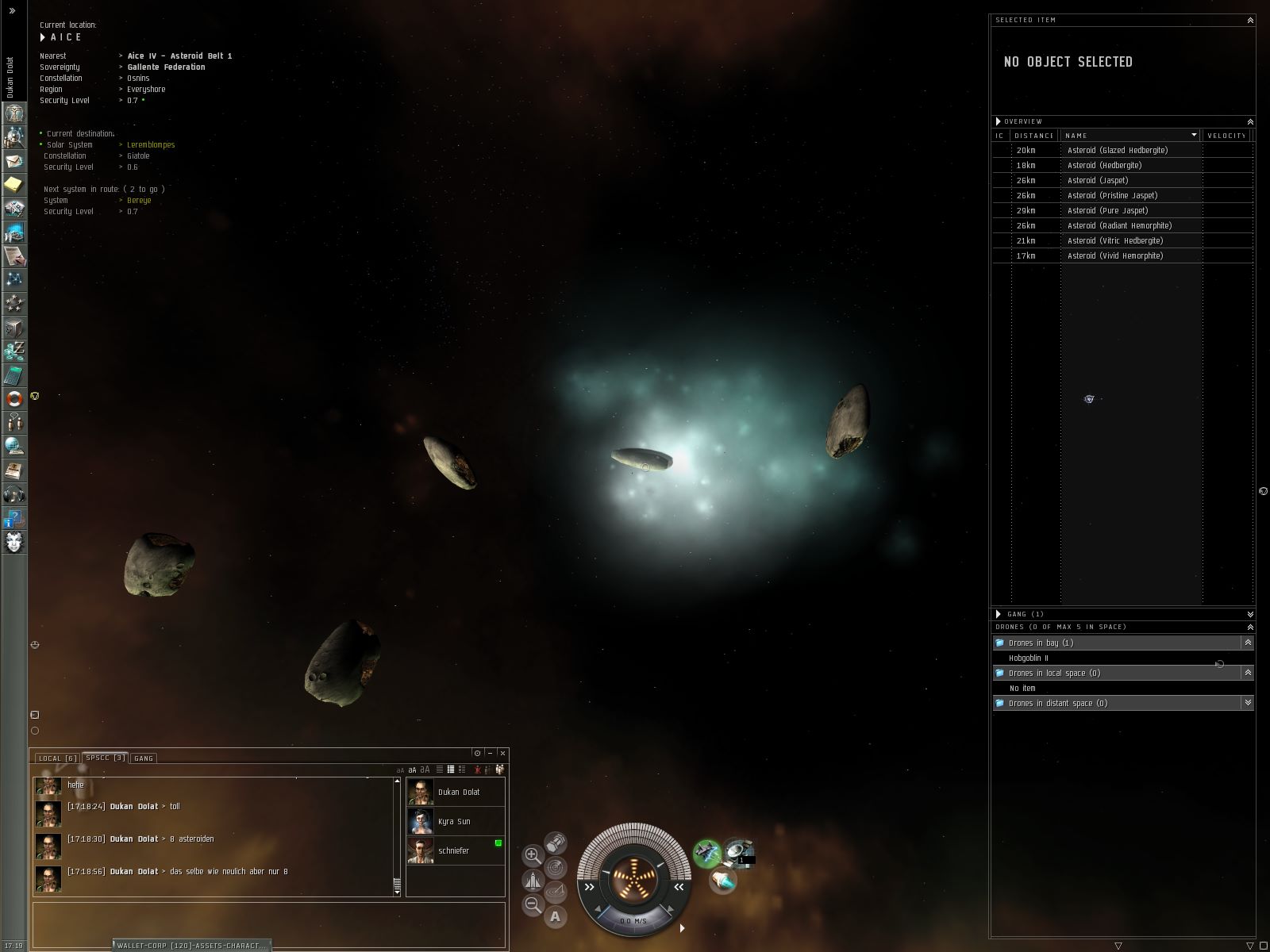Expand the Drones in distant space group
The height and width of the screenshot is (952, 1270).
point(1248,703)
